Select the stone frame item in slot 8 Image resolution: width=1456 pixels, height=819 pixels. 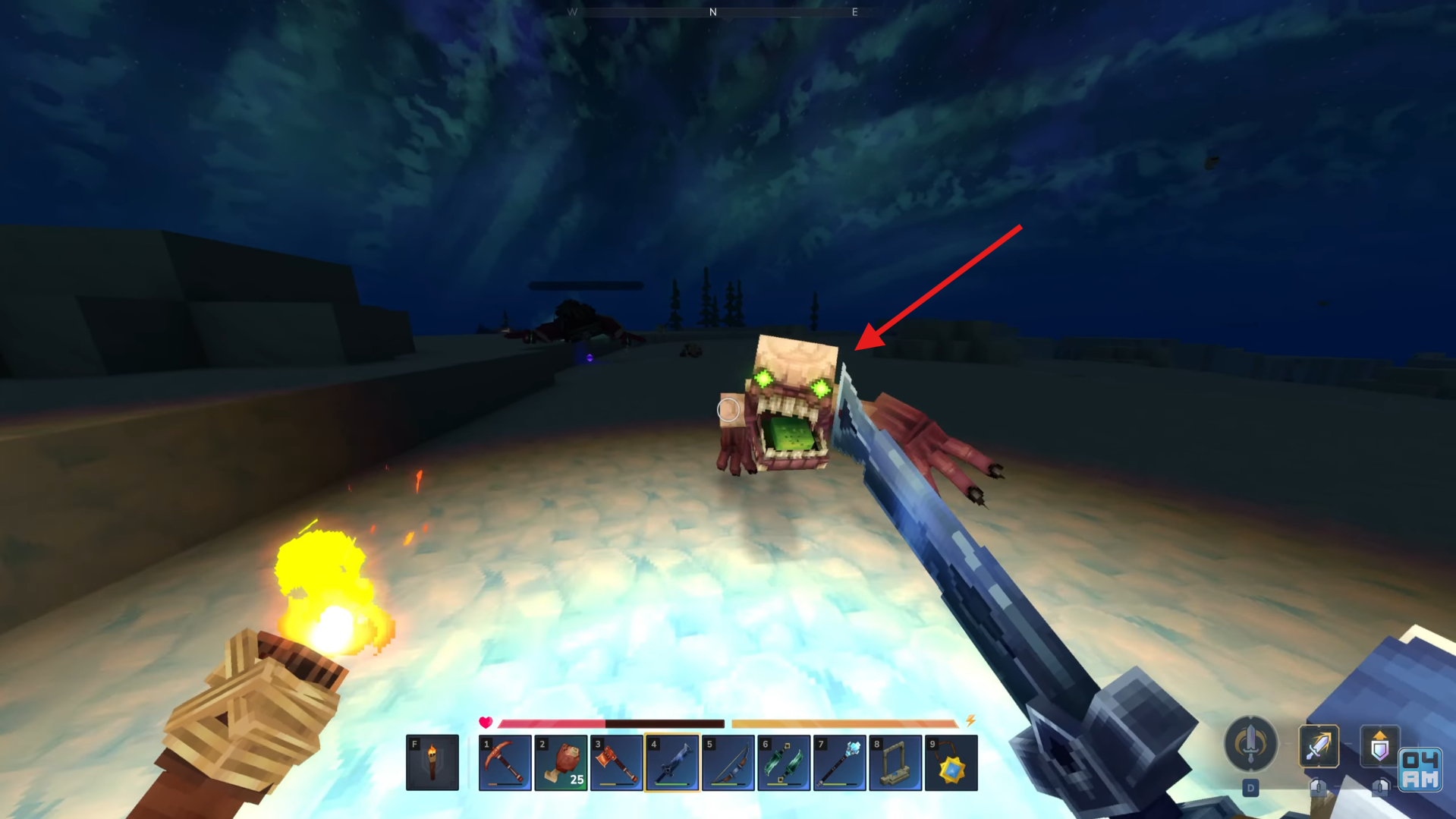tap(895, 763)
